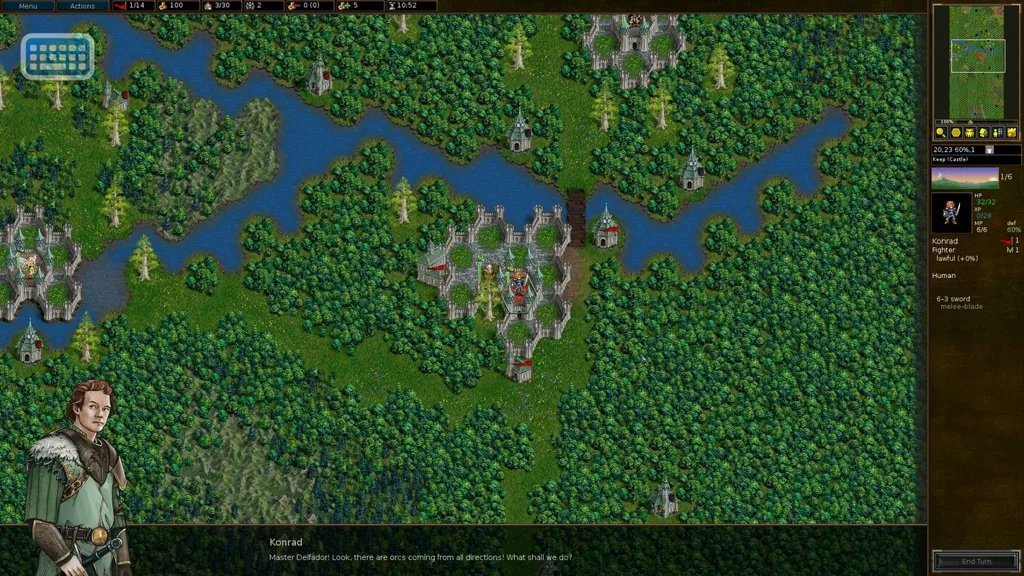Viewport: 1024px width, 576px height.
Task: Click the yellow hexagon minimap button
Action: 956,132
